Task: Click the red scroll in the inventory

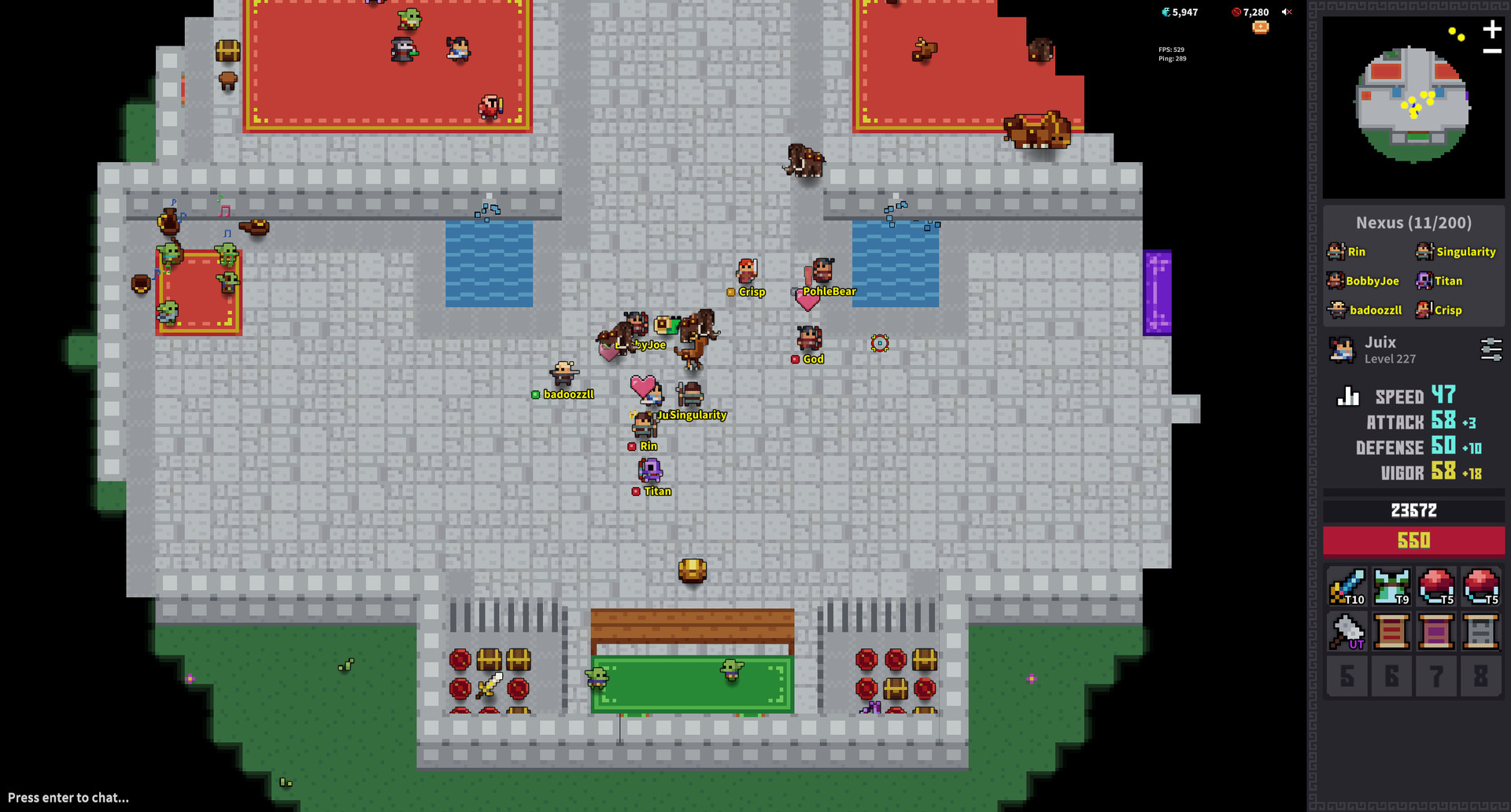Action: tap(1391, 631)
